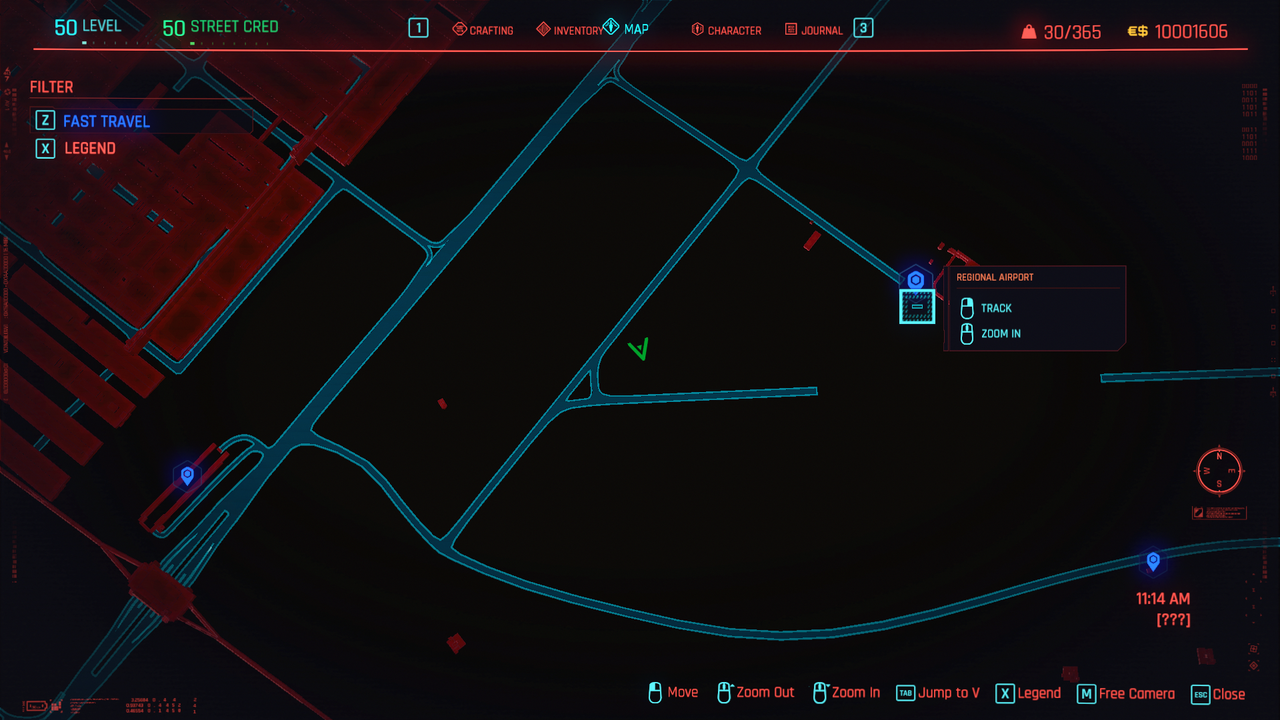The width and height of the screenshot is (1280, 720).
Task: Click Close in the bottom bar
Action: (1218, 693)
